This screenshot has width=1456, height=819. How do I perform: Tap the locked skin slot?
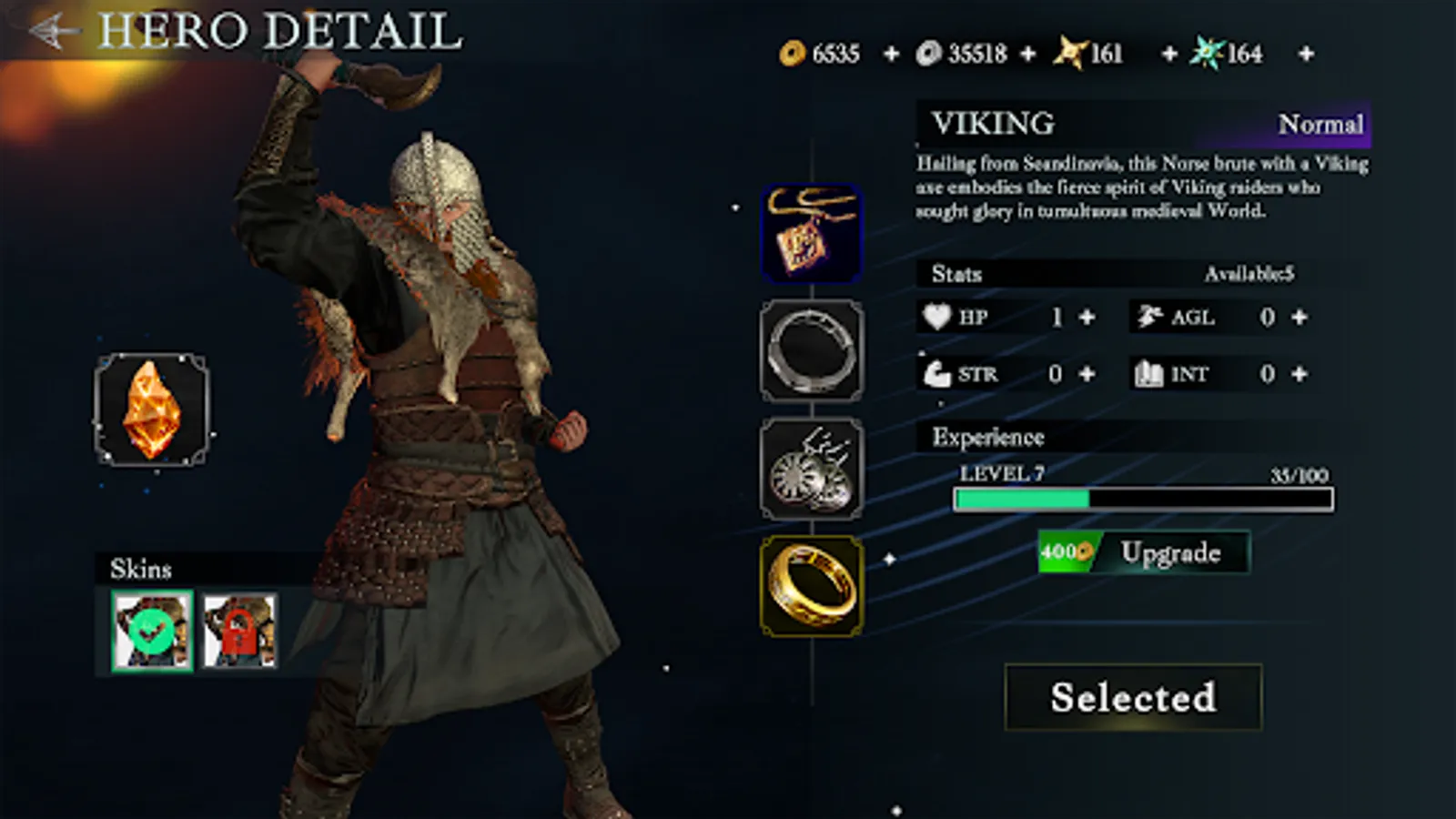238,630
